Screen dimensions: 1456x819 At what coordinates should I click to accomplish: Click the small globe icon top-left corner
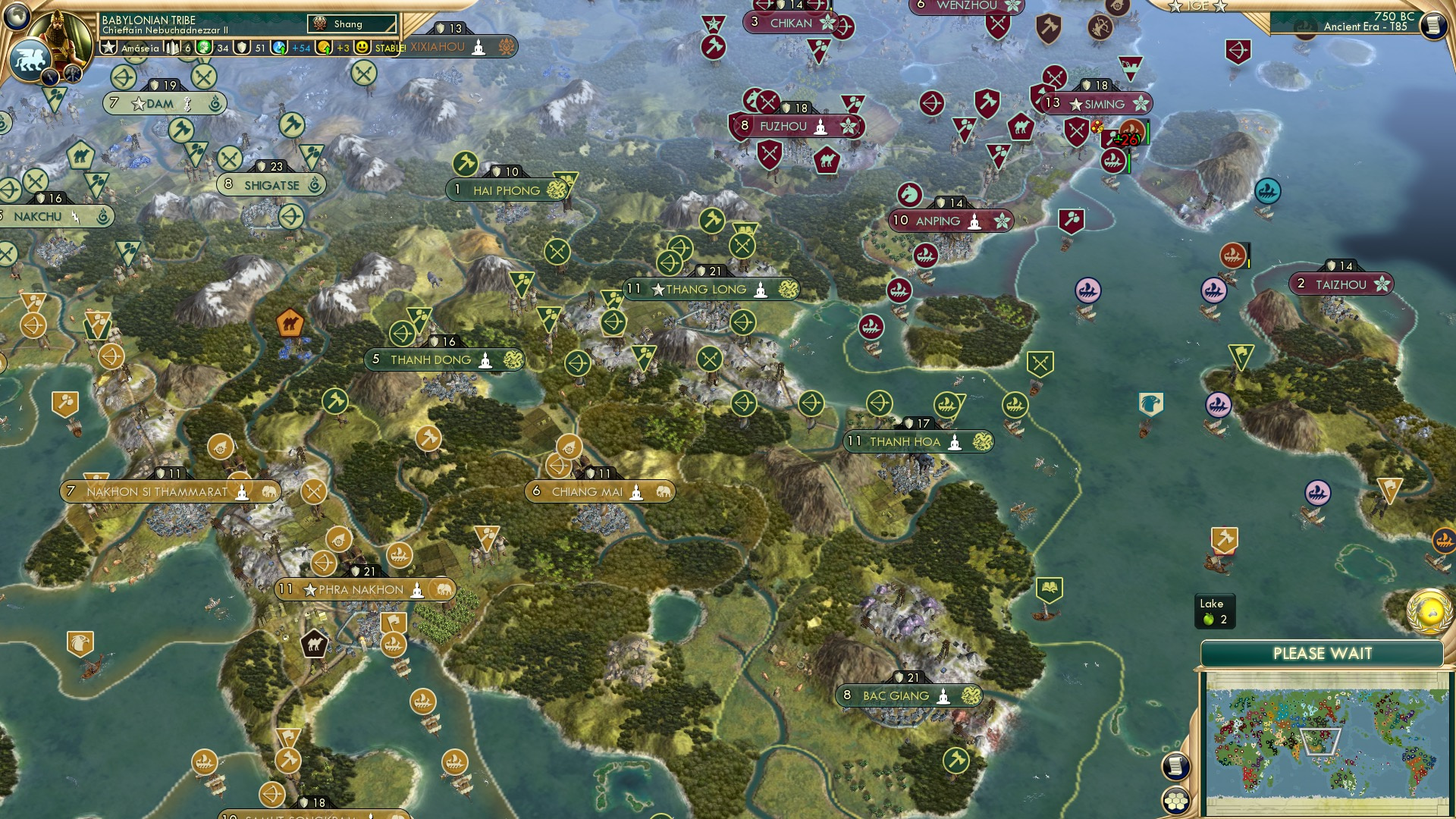tap(15, 18)
